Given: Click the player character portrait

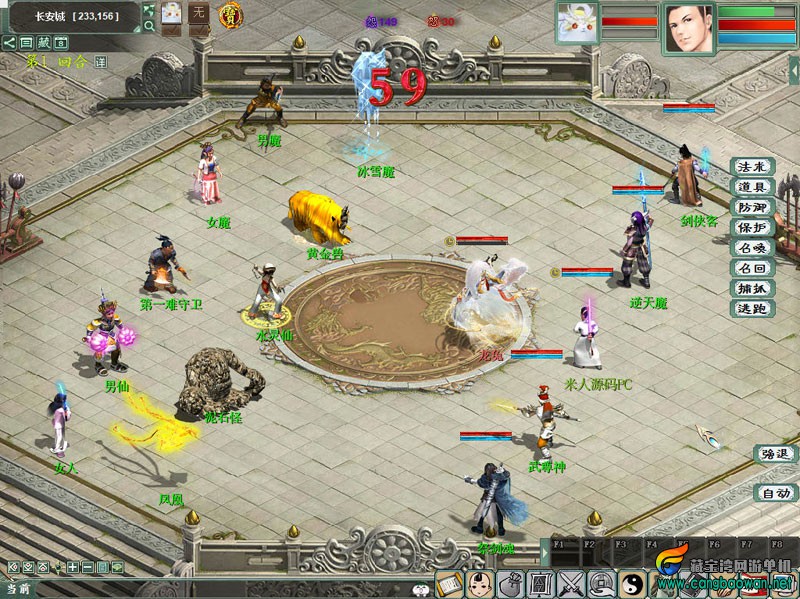Looking at the screenshot, I should [690, 27].
